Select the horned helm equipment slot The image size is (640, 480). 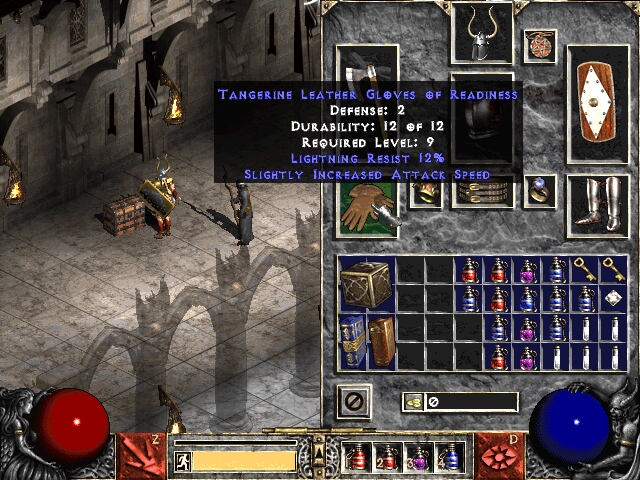point(482,33)
